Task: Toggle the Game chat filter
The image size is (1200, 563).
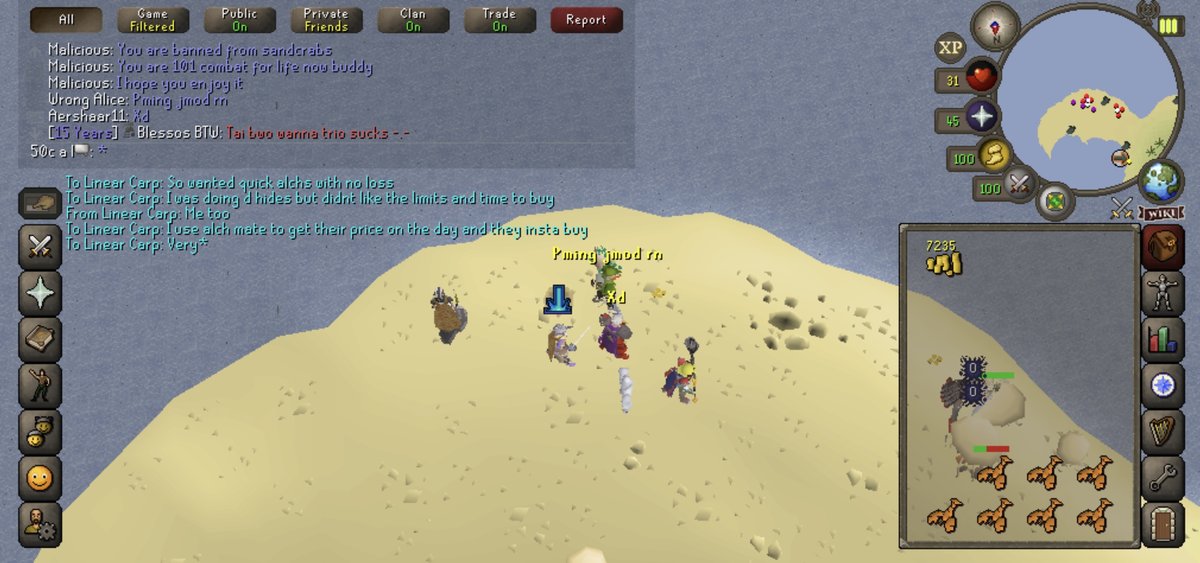Action: coord(152,19)
